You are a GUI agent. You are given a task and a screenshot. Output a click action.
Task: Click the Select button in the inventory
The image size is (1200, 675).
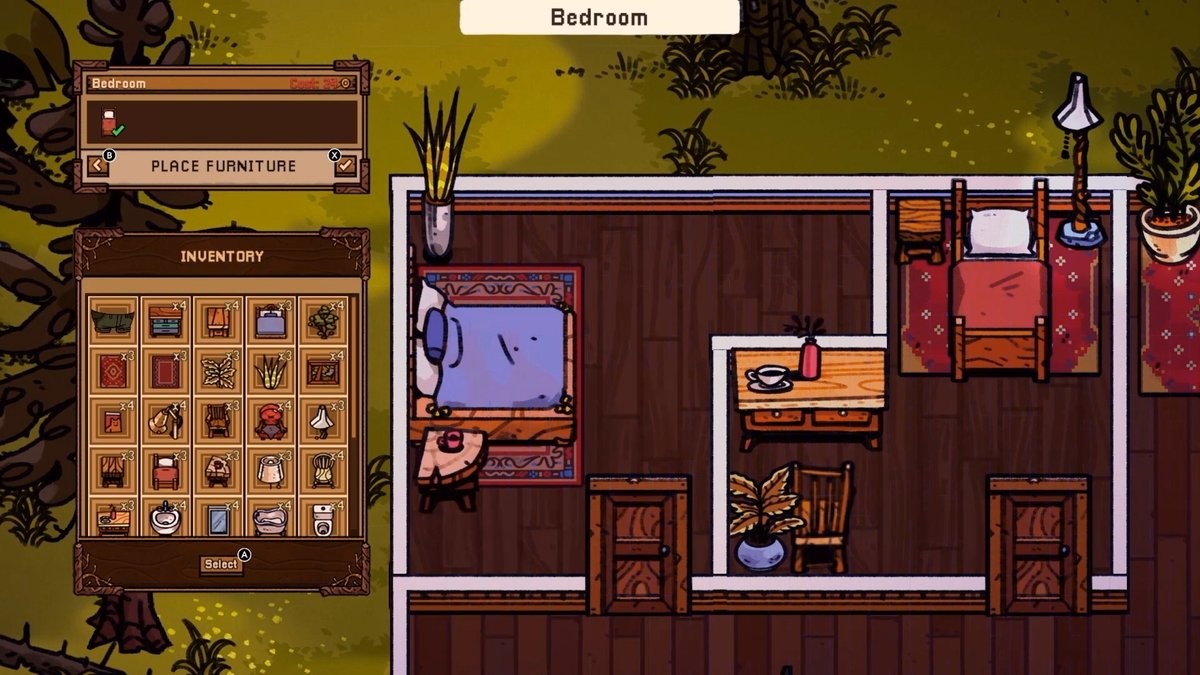tap(221, 564)
